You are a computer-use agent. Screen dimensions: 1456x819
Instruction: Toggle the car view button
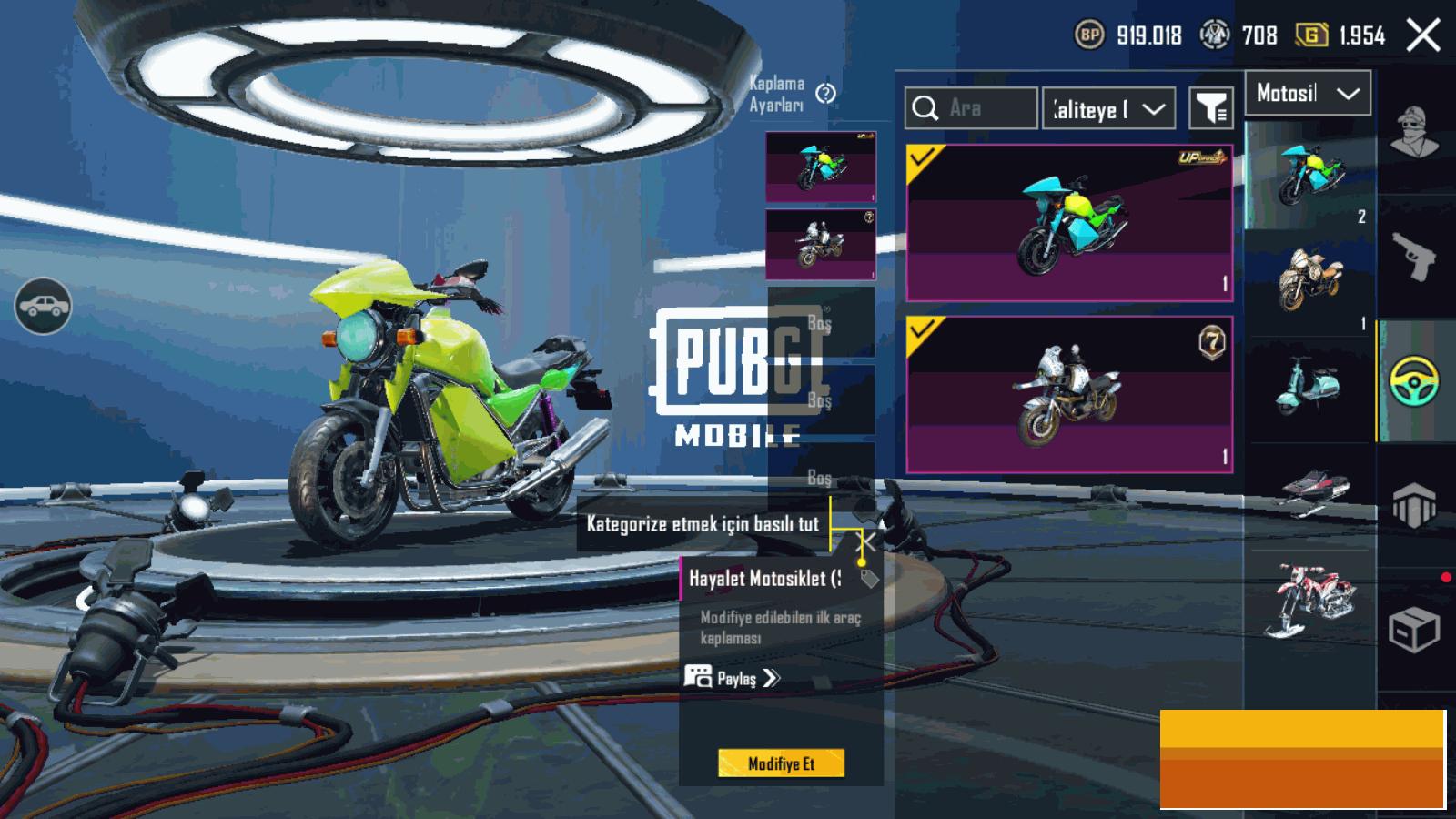coord(43,307)
